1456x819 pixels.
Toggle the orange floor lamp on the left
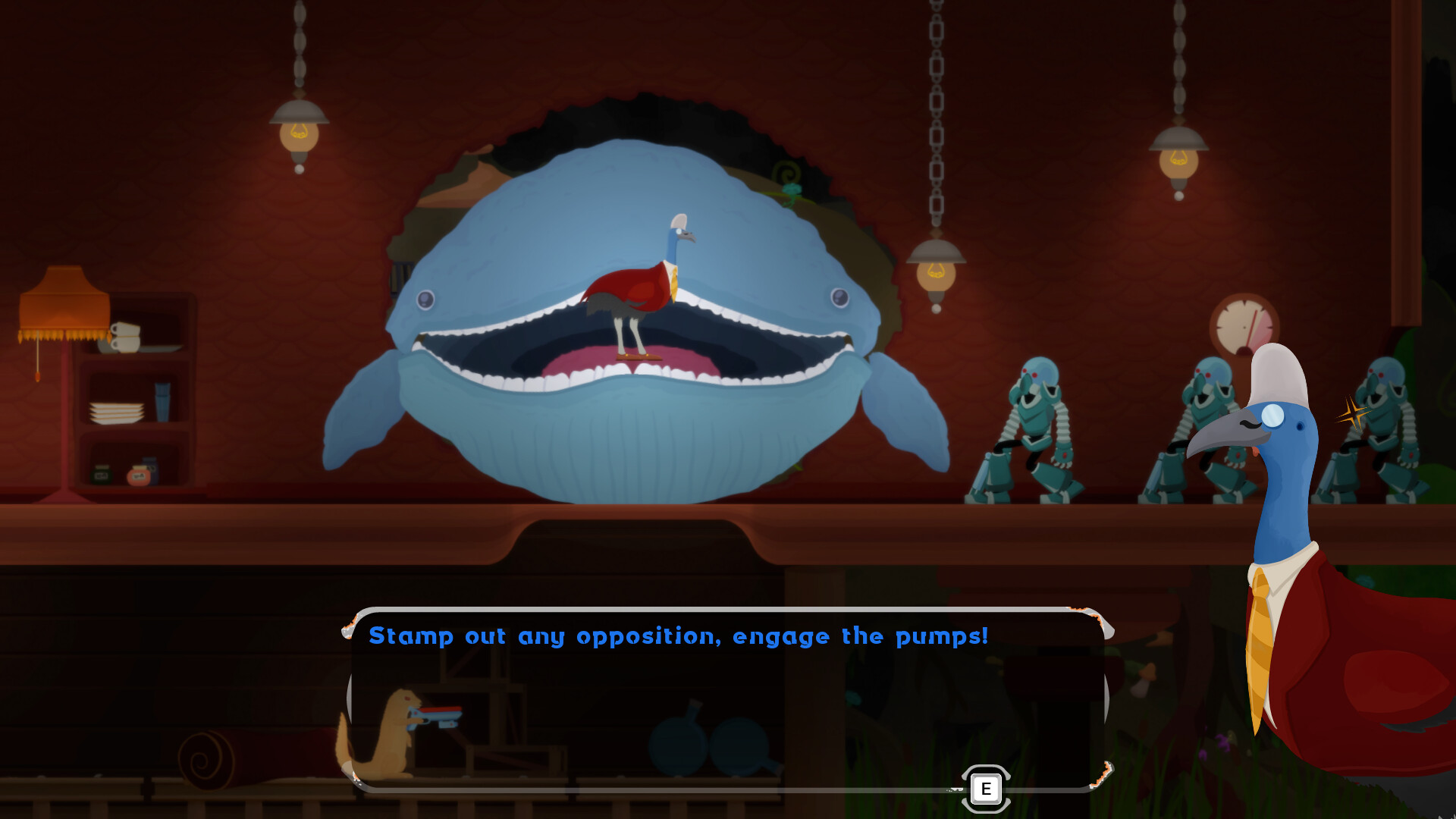click(x=64, y=303)
